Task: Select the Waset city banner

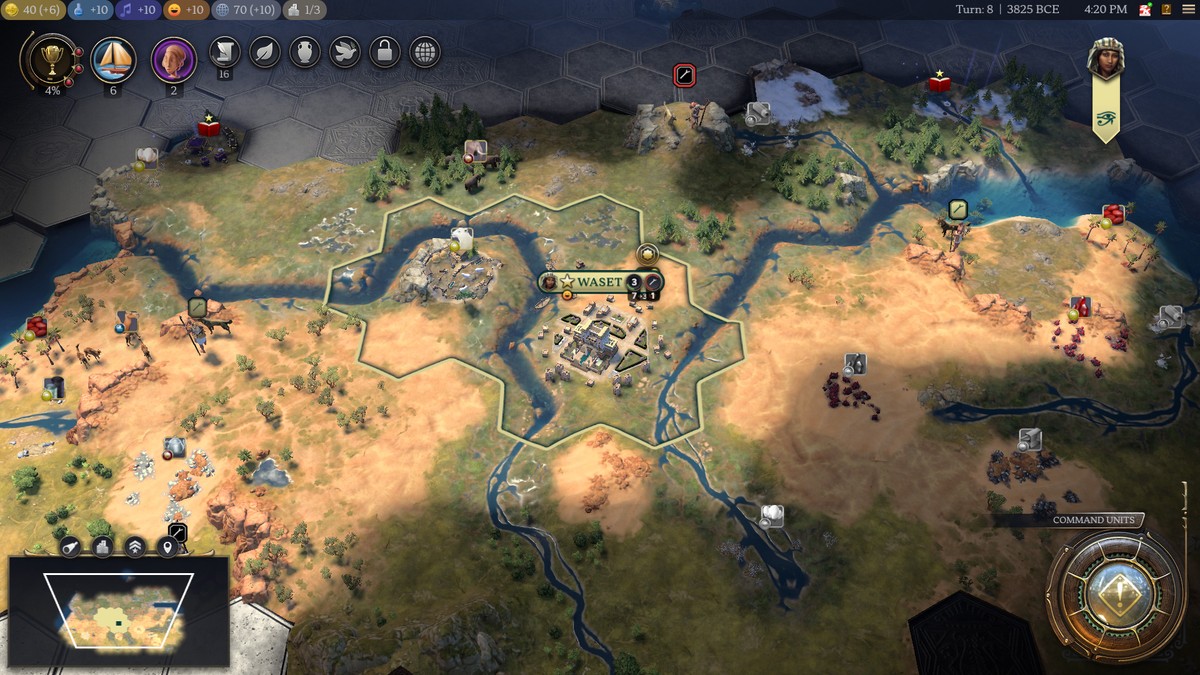Action: (598, 282)
